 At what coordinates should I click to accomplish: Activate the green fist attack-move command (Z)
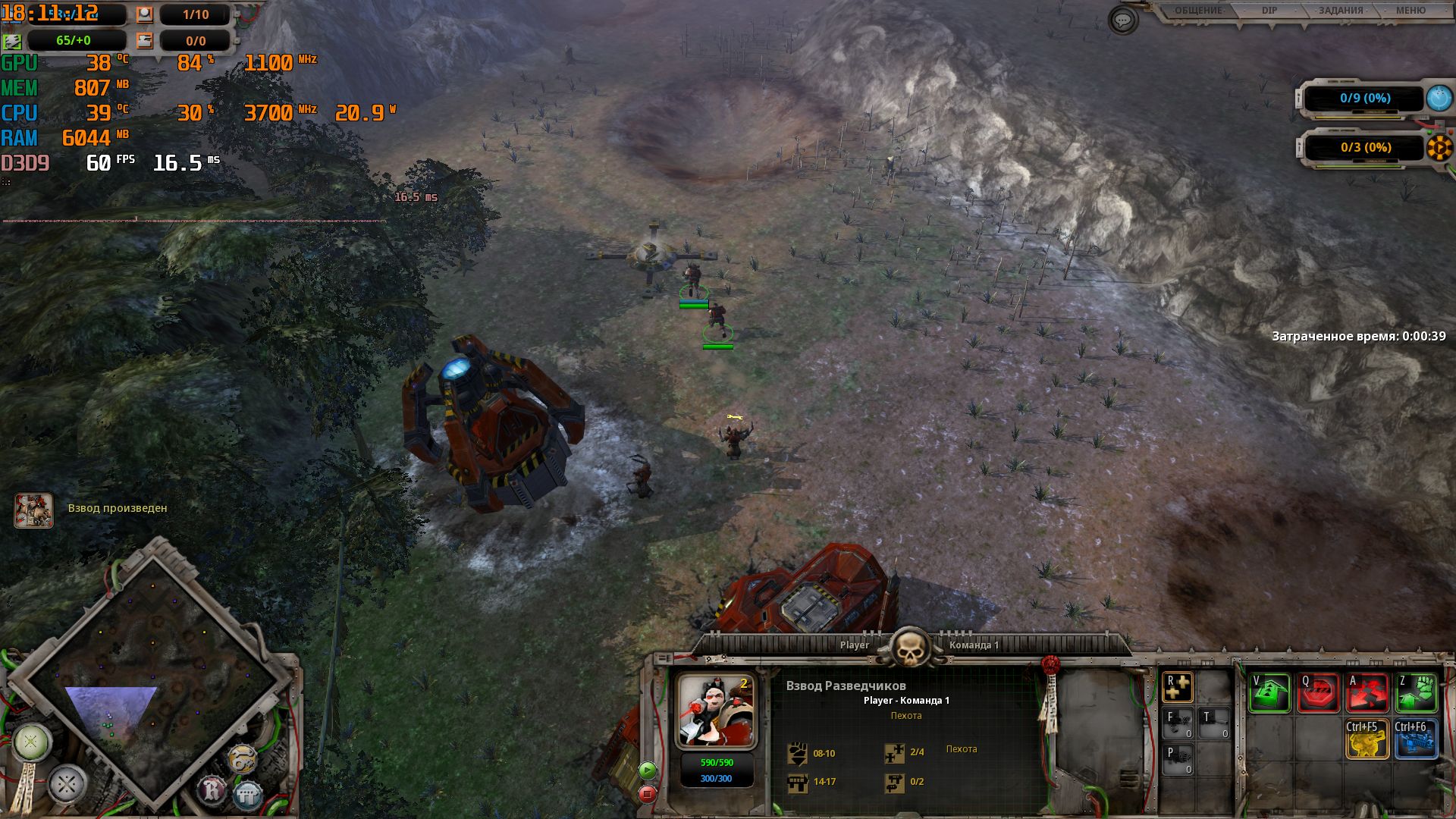pos(1416,692)
